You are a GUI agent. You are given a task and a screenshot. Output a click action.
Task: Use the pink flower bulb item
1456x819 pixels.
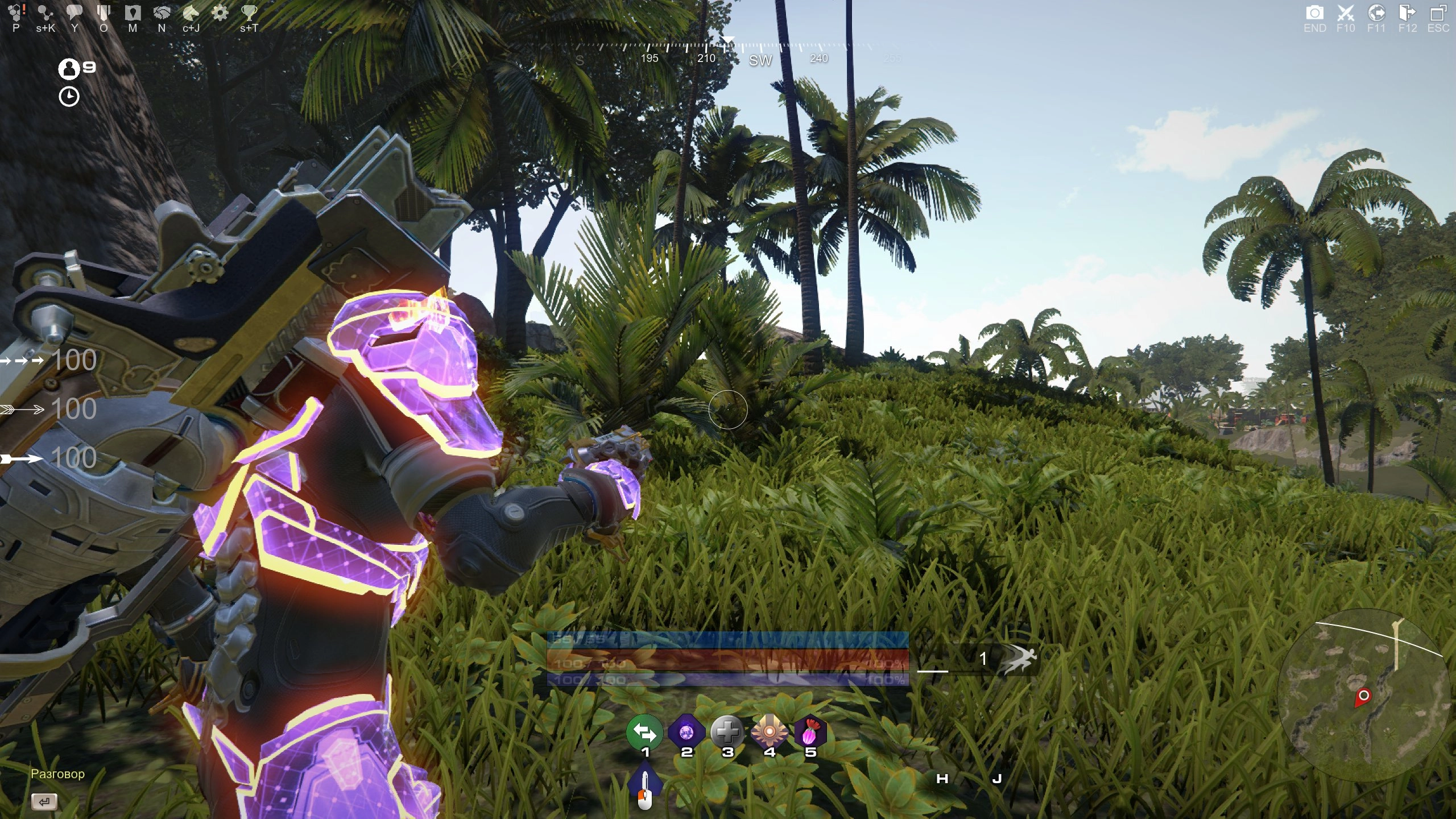pos(810,733)
